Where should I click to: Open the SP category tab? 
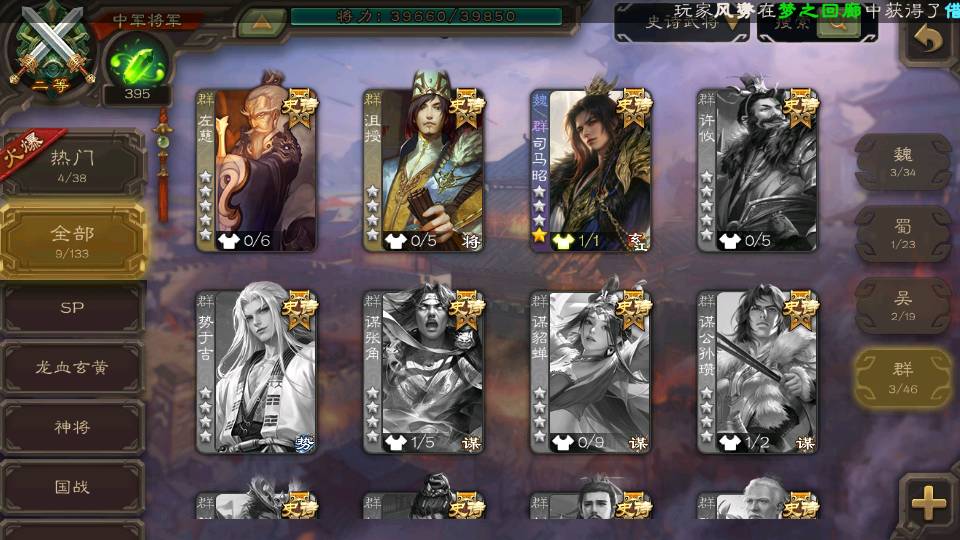point(72,308)
